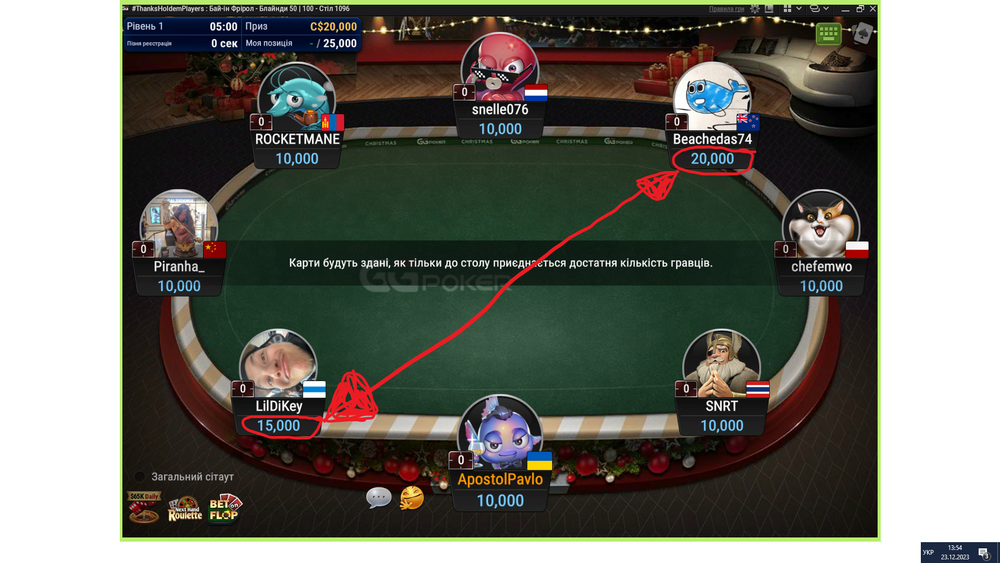Toggle the "Загальний сітаут" sit-out option
Image resolution: width=1000 pixels, height=563 pixels.
(140, 477)
